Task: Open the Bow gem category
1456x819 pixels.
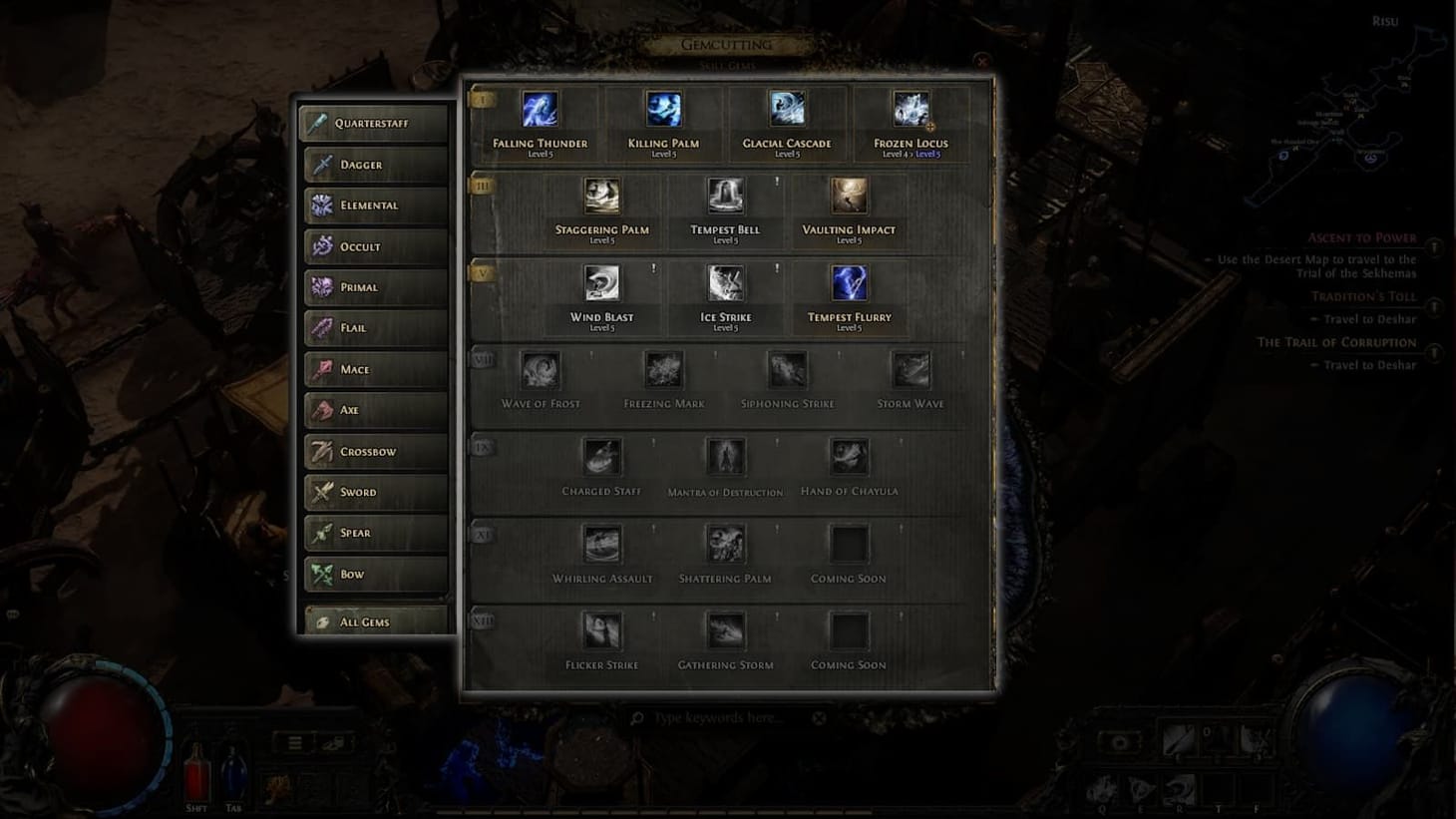Action: [375, 574]
